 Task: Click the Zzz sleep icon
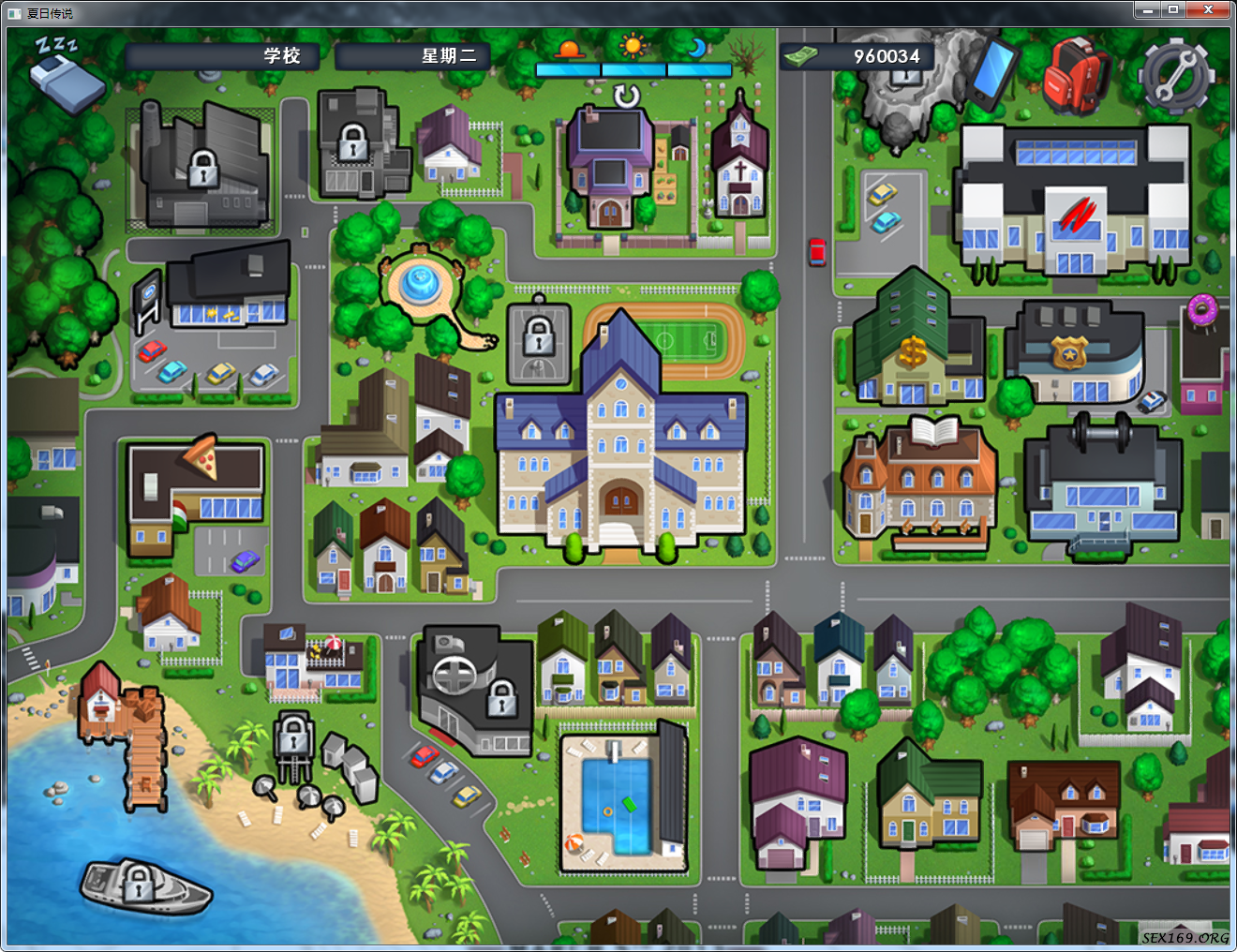click(66, 73)
